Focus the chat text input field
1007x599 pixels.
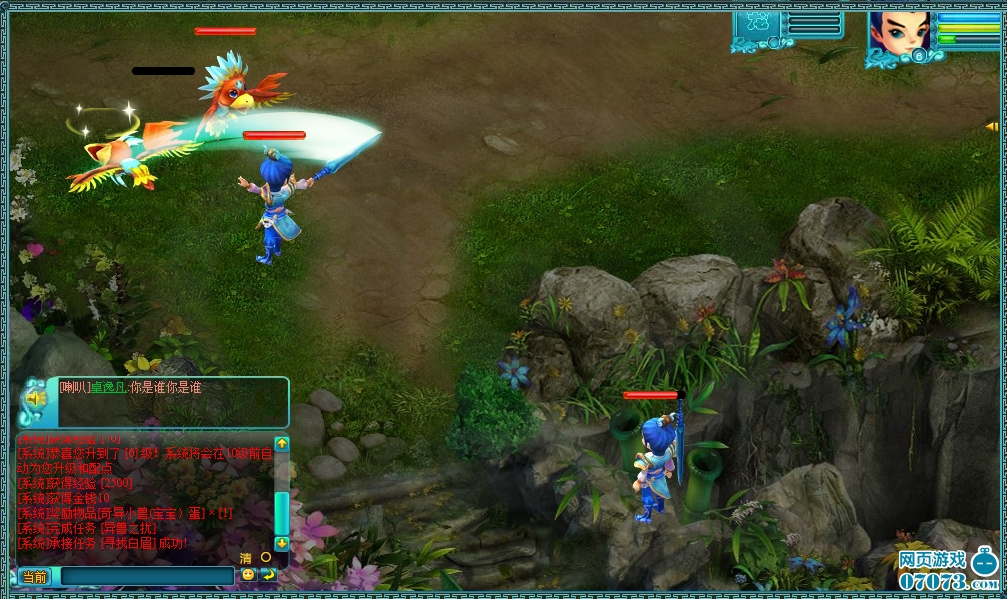point(145,576)
